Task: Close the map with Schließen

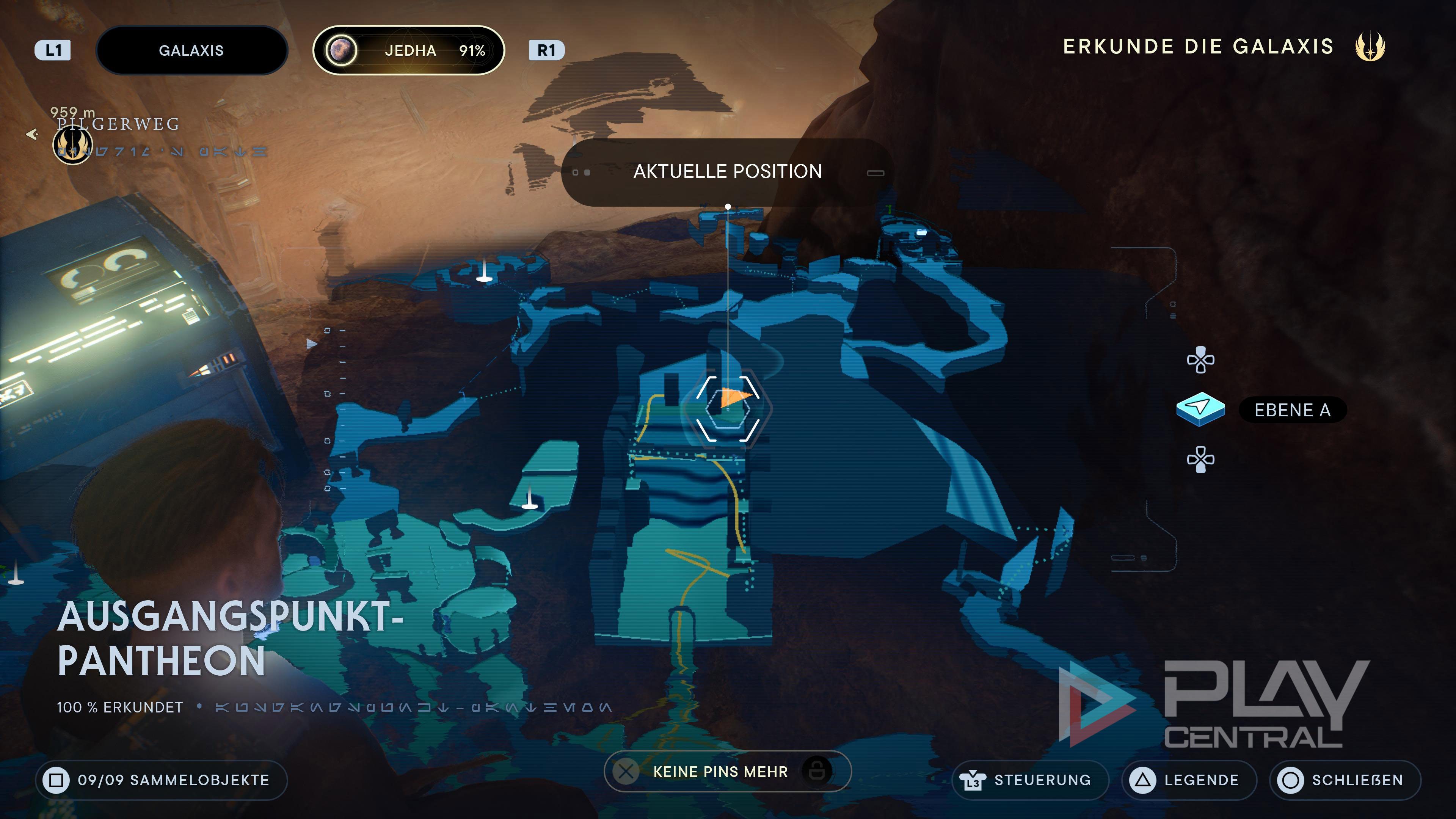Action: click(x=1345, y=780)
